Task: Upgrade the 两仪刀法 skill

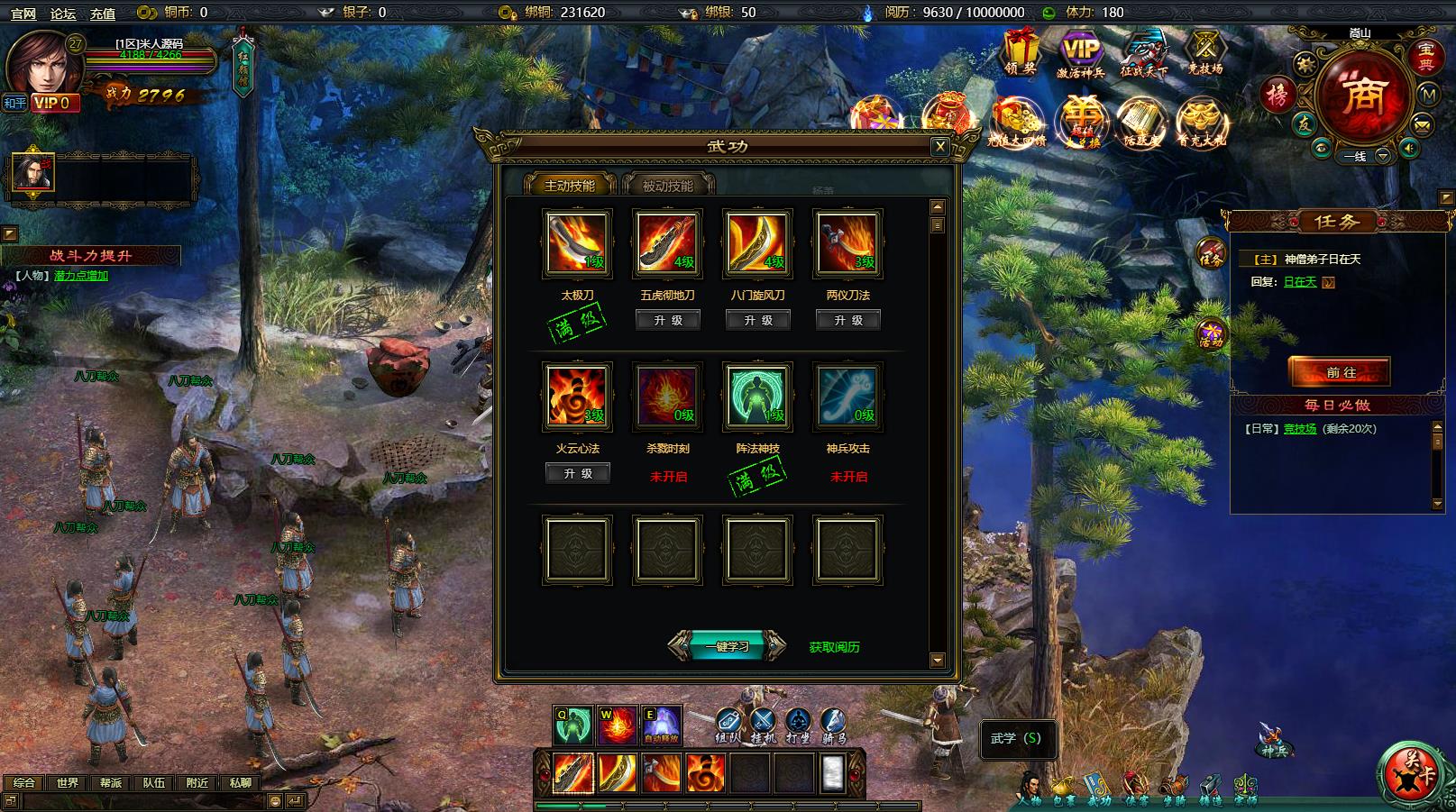Action: (848, 320)
